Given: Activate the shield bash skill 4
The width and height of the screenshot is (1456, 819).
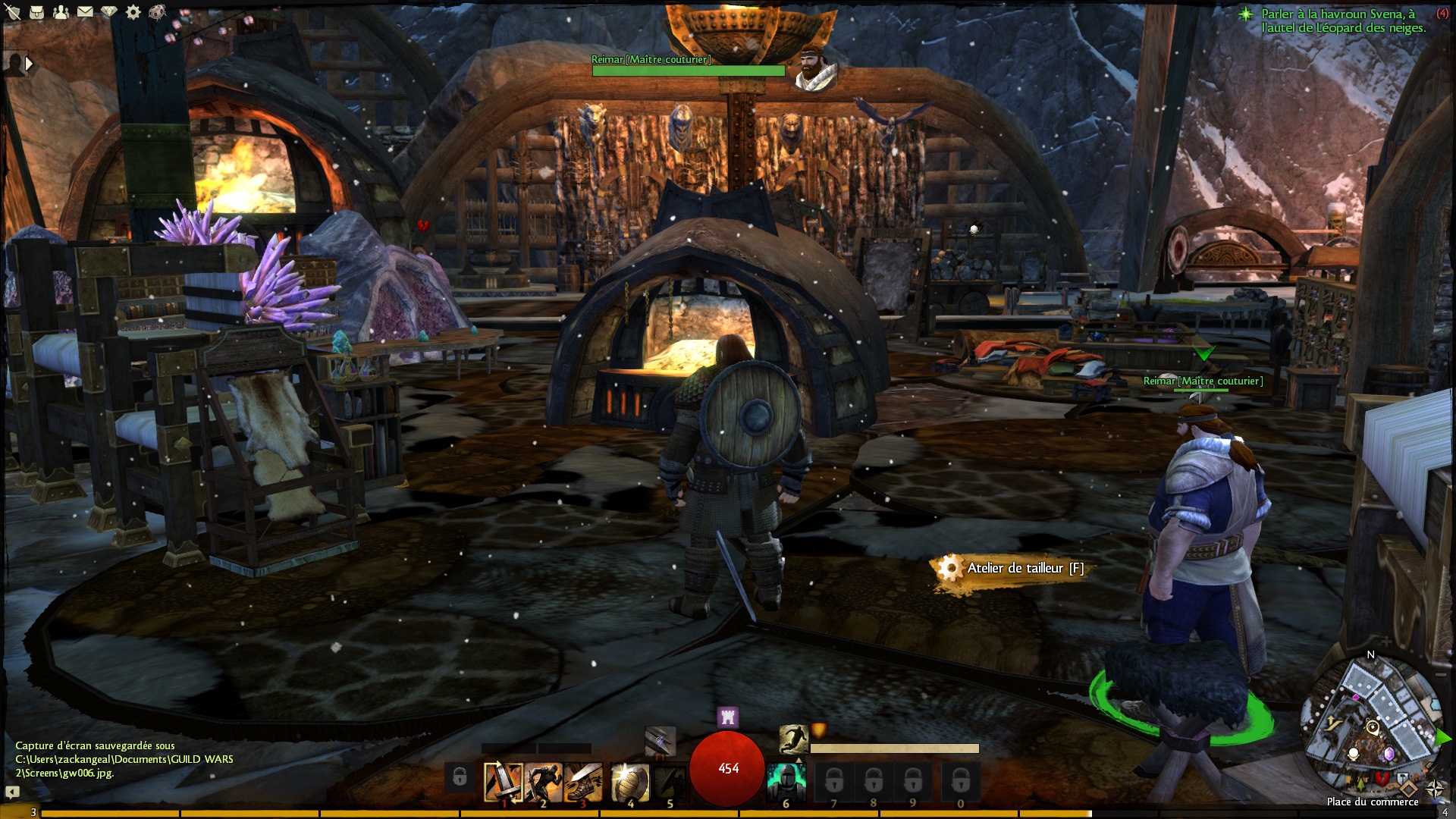Looking at the screenshot, I should (630, 782).
